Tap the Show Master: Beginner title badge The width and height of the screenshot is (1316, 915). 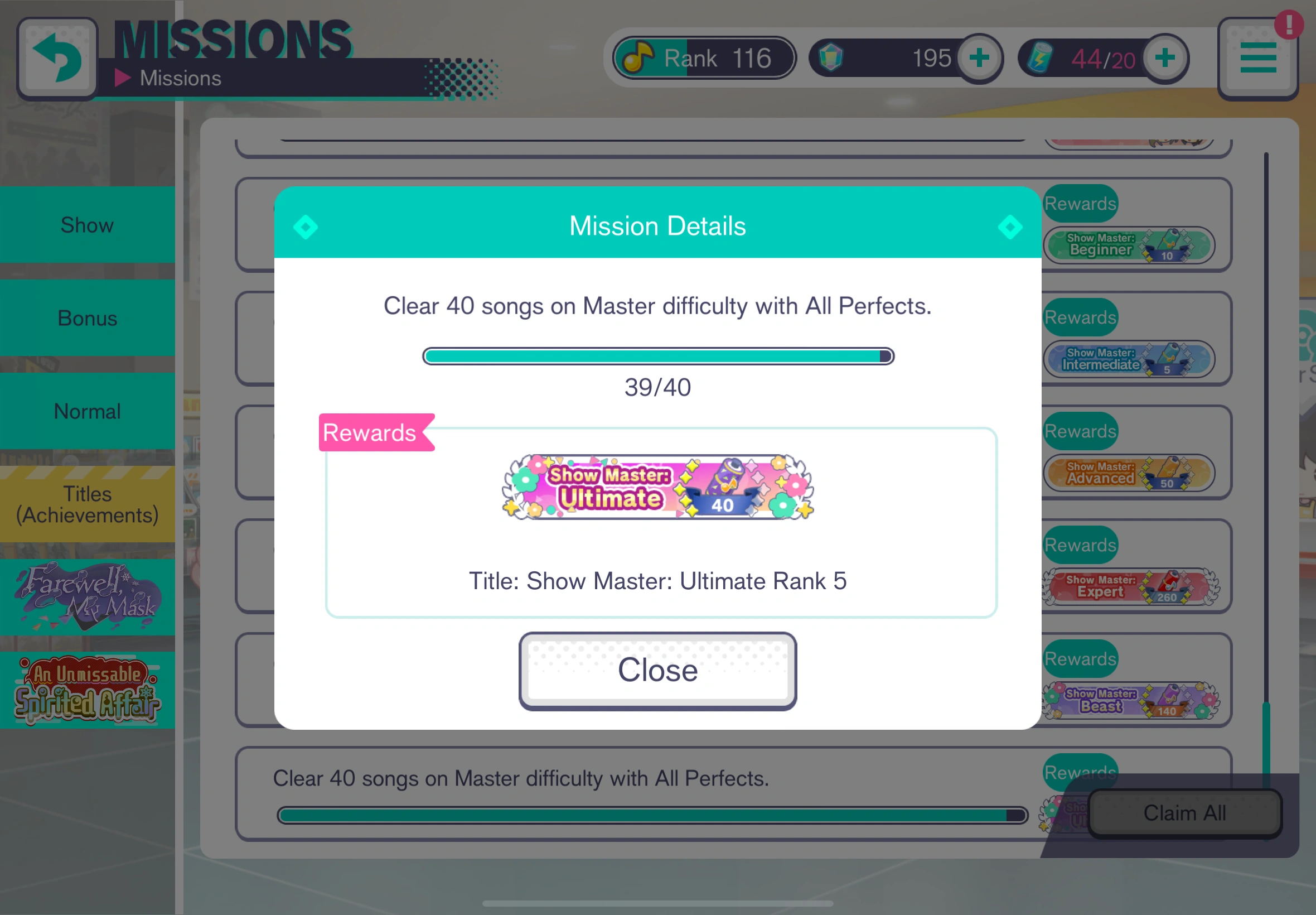[1129, 245]
